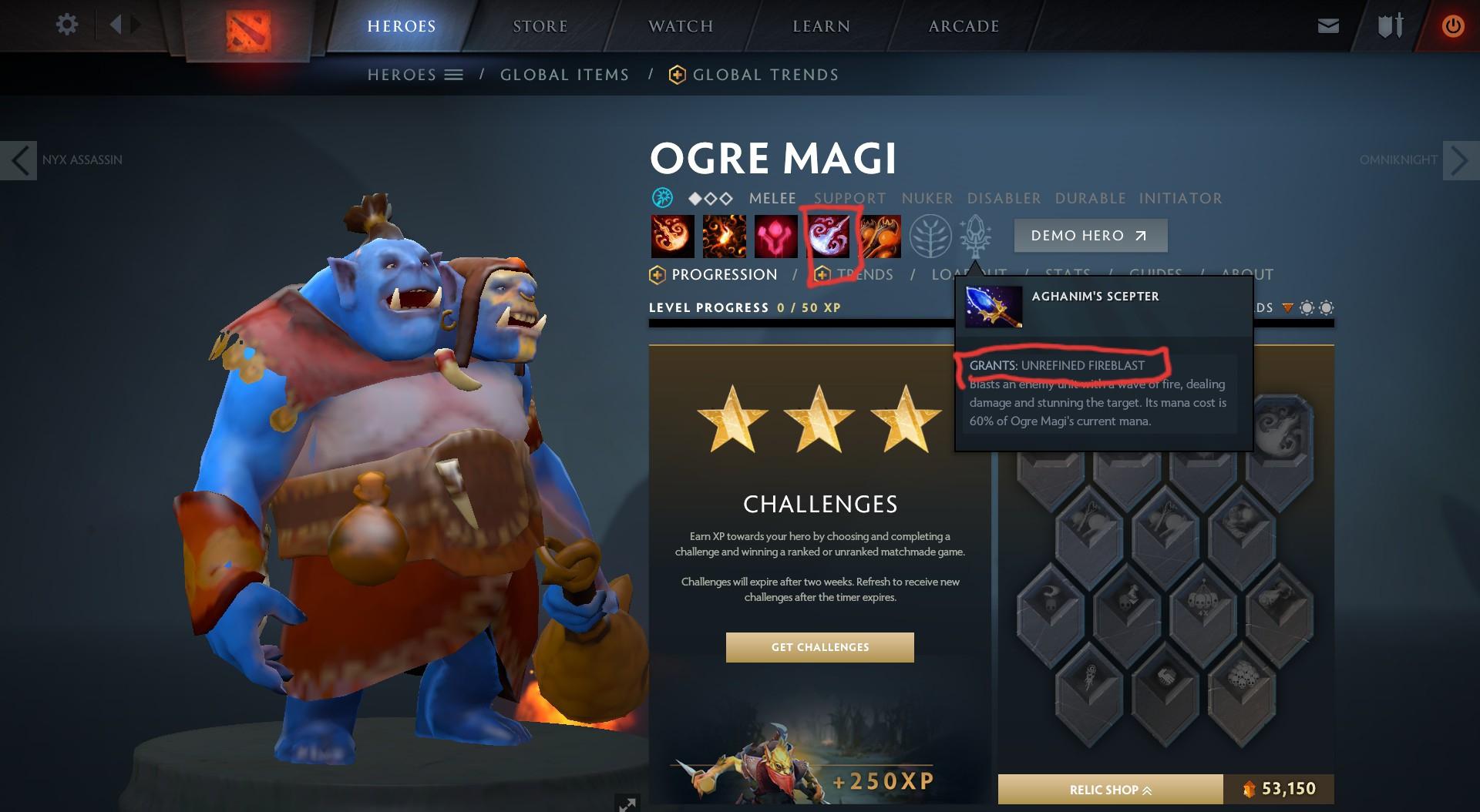Select the Ignite ability icon
This screenshot has width=1480, height=812.
[723, 237]
